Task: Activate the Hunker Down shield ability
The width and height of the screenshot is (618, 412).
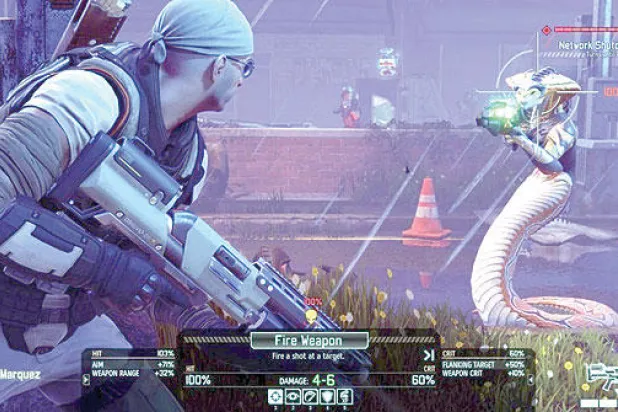Action: [x=327, y=397]
